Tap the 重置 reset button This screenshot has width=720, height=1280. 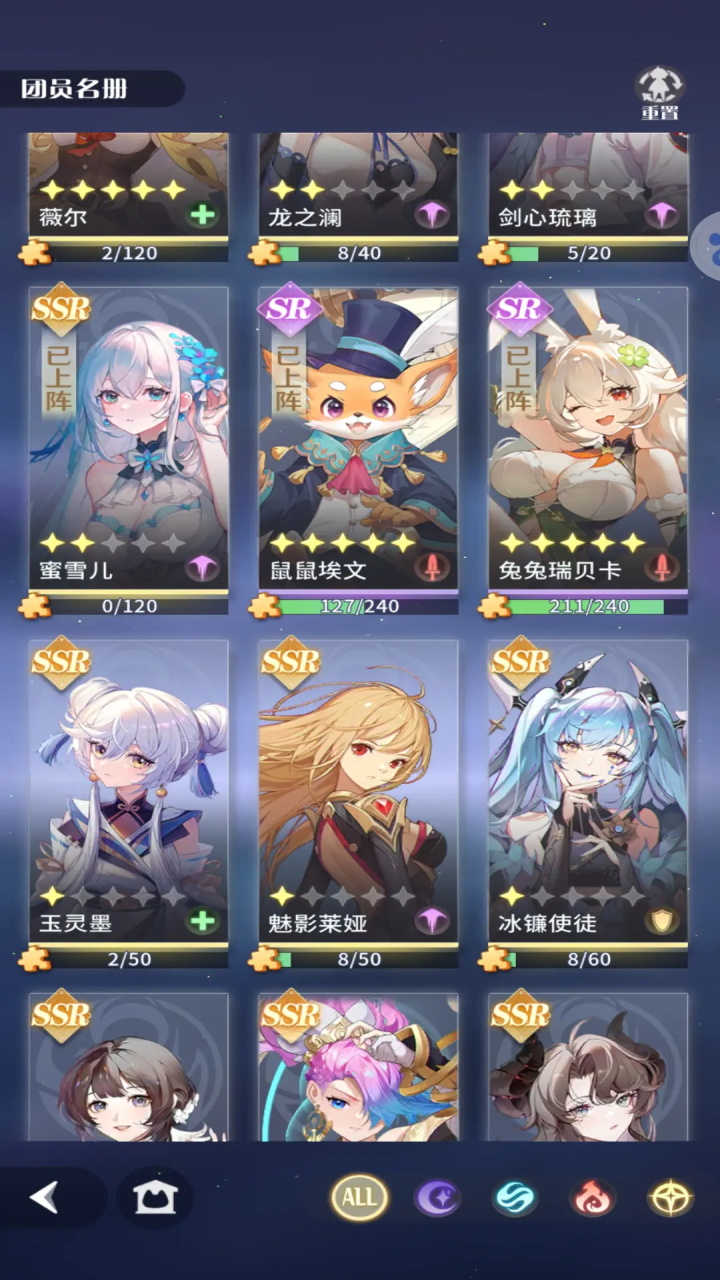click(660, 93)
